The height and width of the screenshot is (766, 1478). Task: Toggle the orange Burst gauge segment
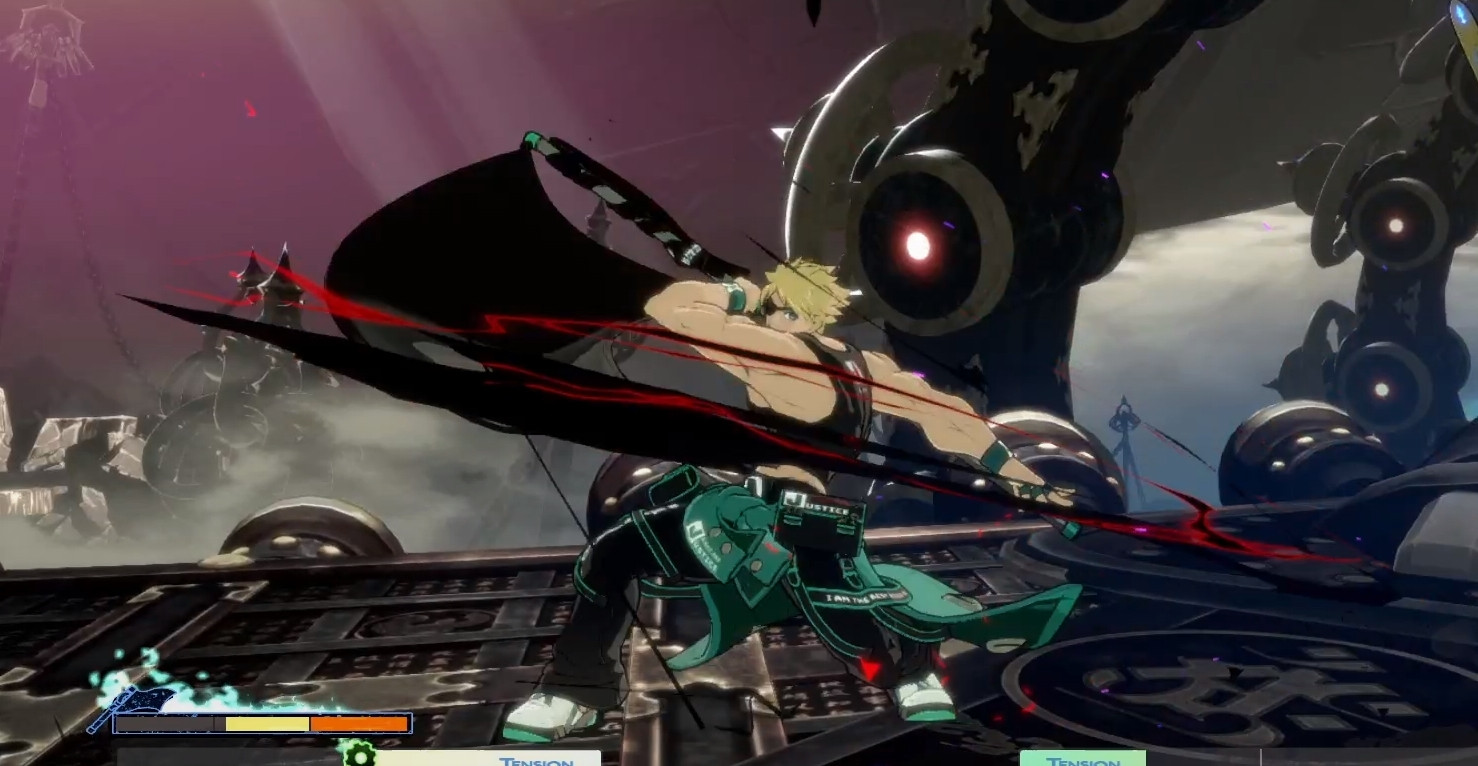pos(358,723)
